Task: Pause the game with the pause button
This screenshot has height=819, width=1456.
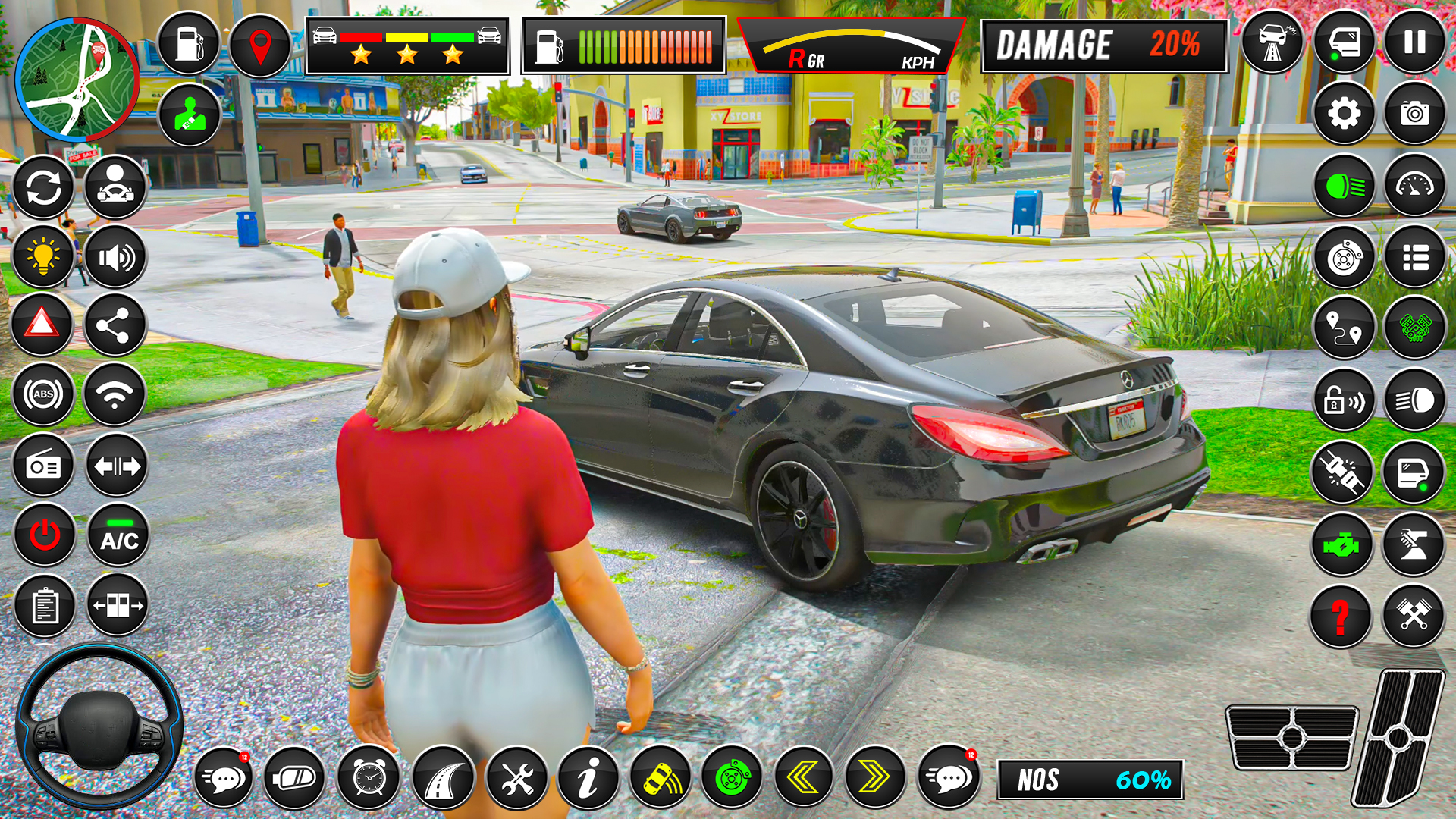Action: pyautogui.click(x=1414, y=42)
